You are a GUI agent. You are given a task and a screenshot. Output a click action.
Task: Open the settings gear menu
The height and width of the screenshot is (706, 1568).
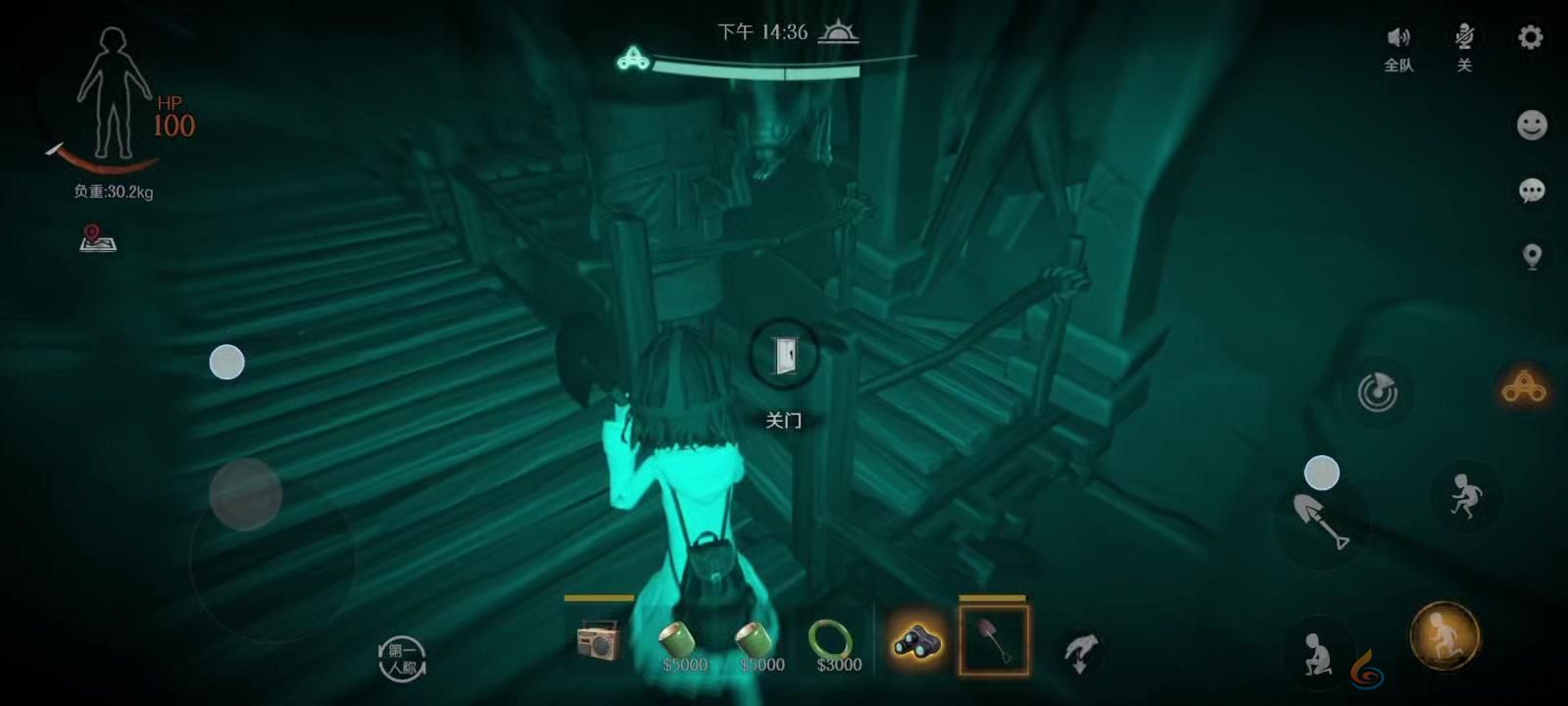[1530, 38]
